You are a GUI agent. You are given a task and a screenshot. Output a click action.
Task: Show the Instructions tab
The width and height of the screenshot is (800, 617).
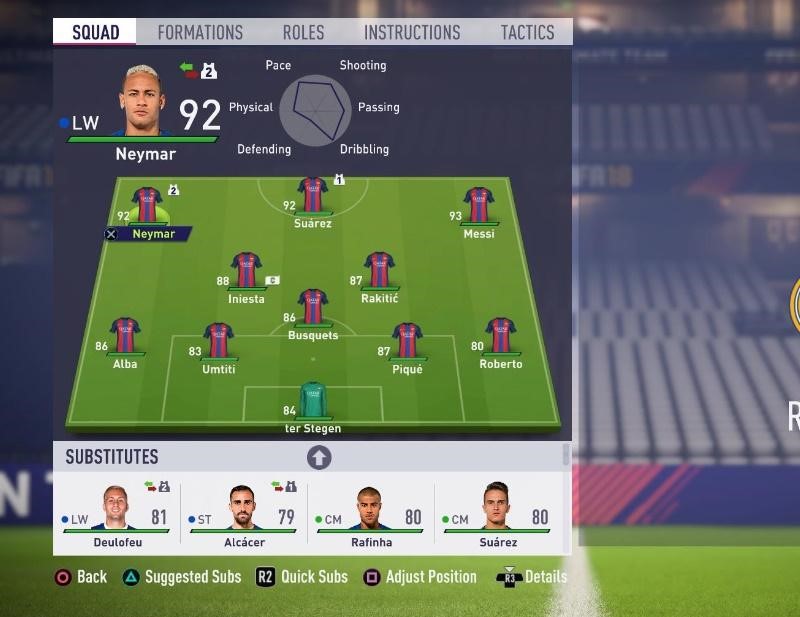(x=412, y=32)
